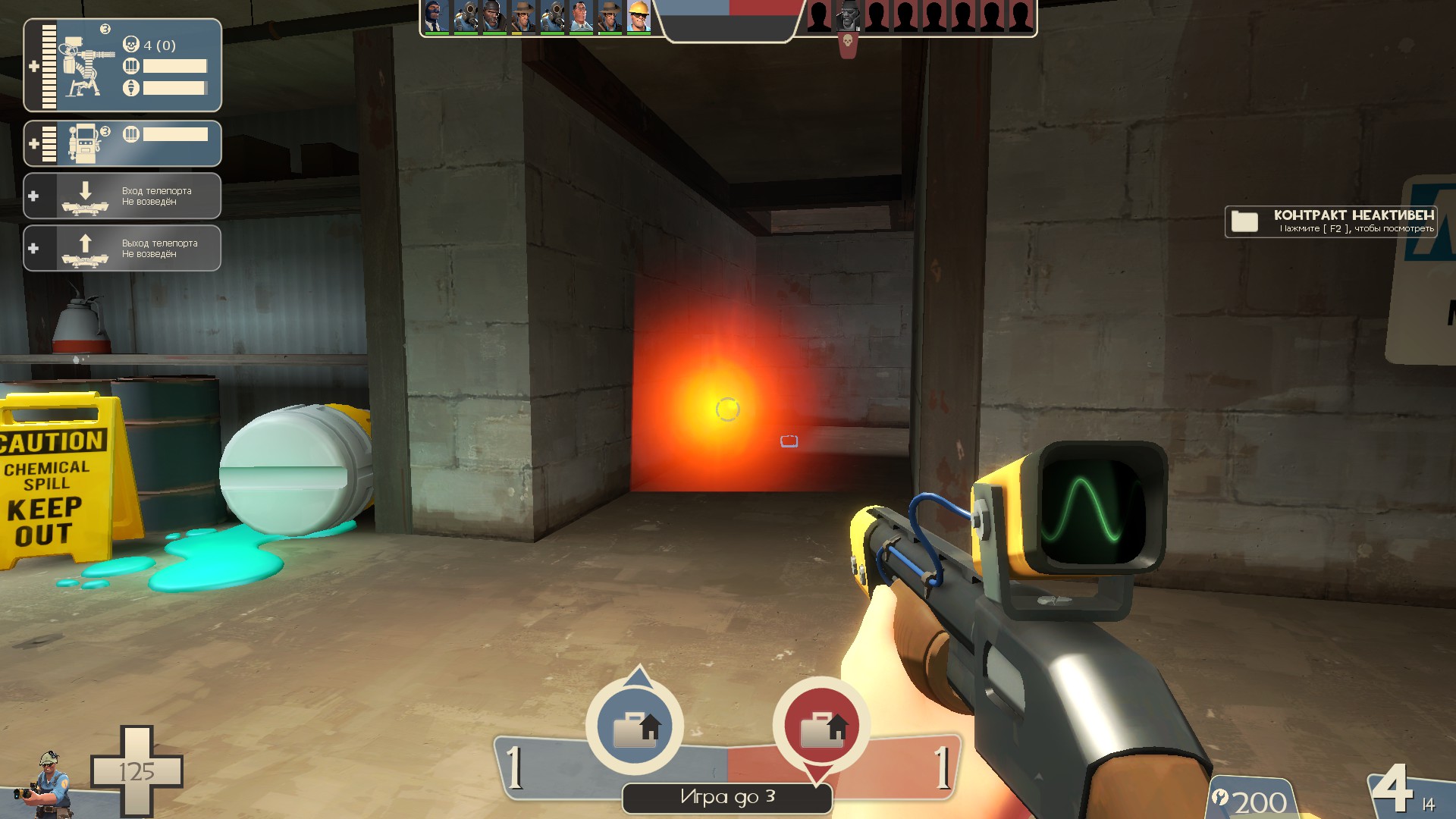Select the Engineer hard-hat portrait in roster

point(639,15)
